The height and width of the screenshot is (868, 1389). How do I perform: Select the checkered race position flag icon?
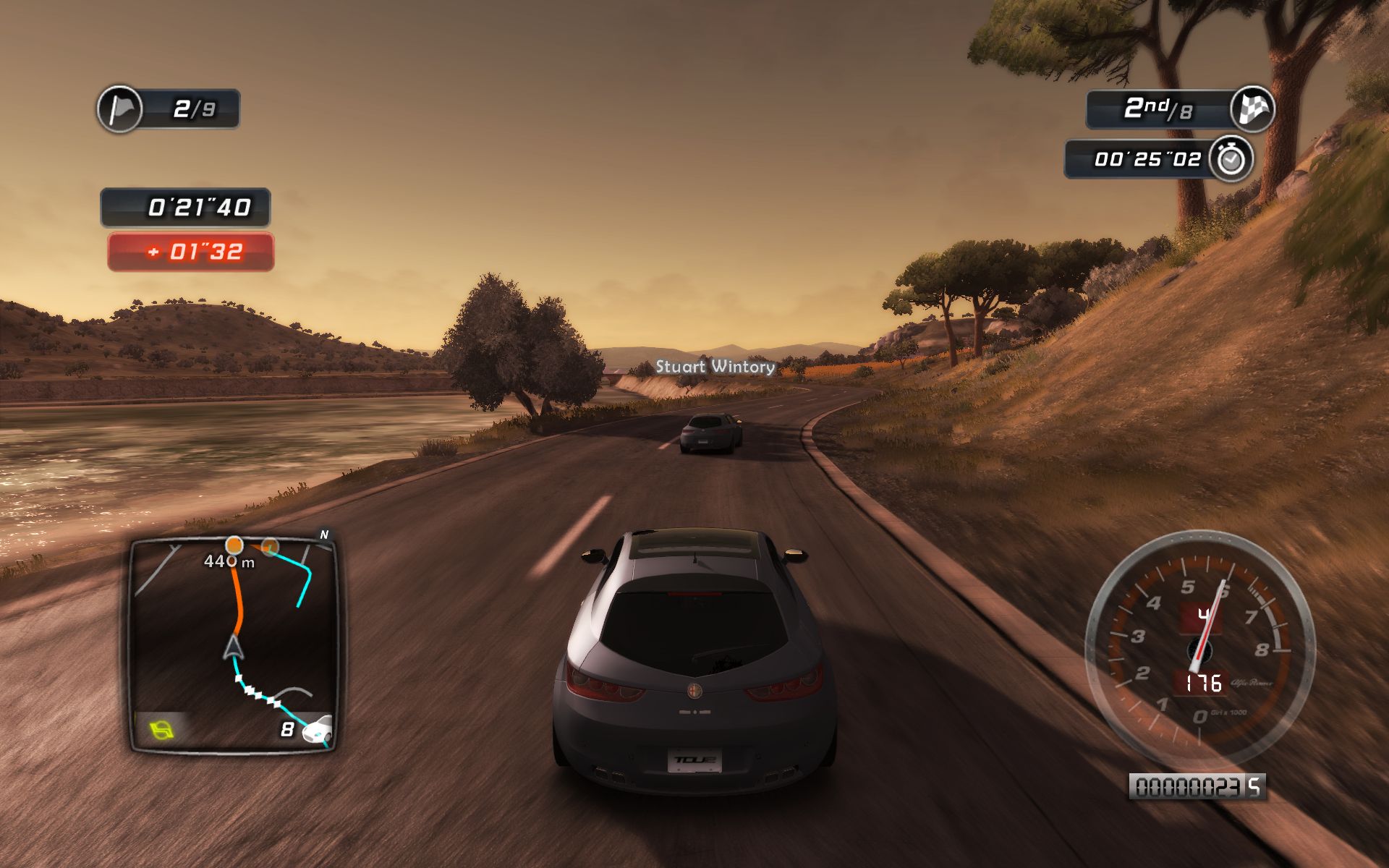(1252, 109)
